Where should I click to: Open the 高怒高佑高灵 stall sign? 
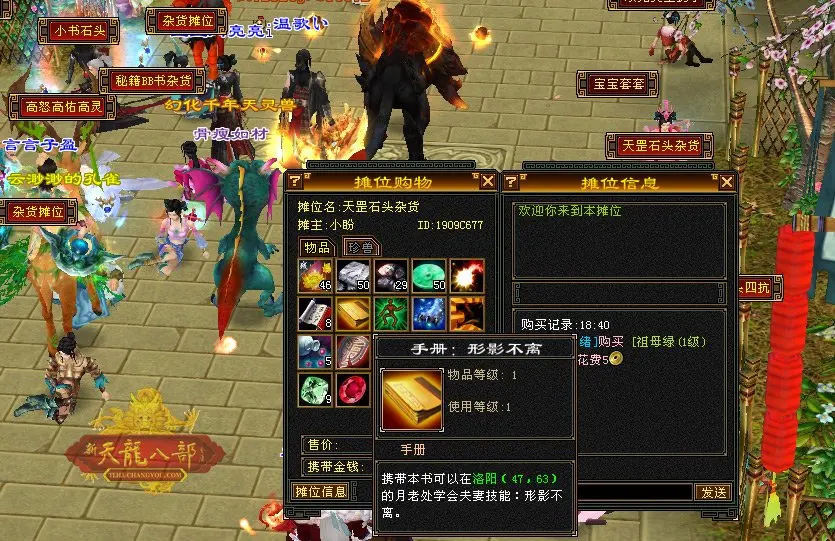coord(57,106)
